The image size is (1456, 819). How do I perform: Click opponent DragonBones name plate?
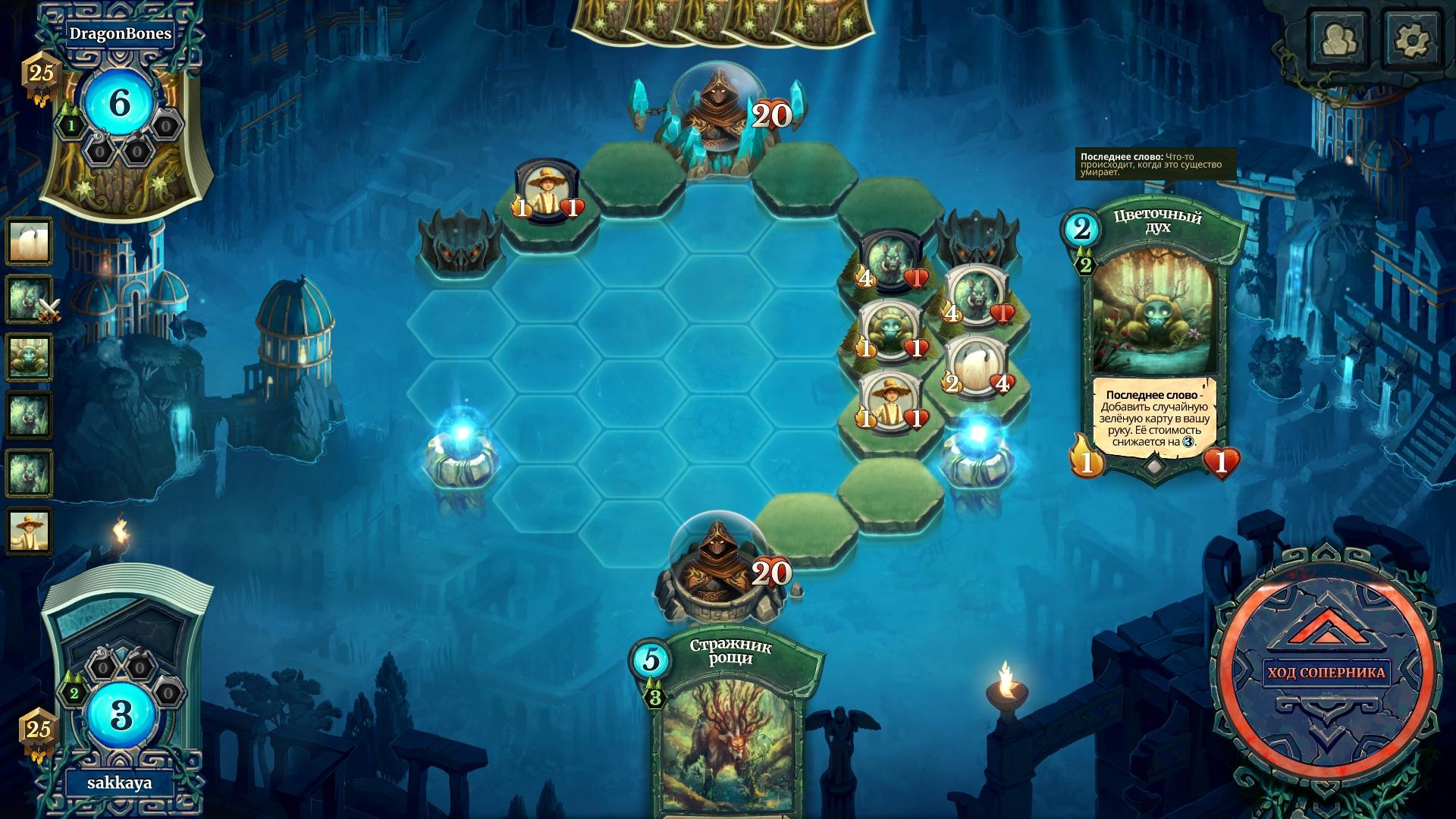(x=120, y=33)
